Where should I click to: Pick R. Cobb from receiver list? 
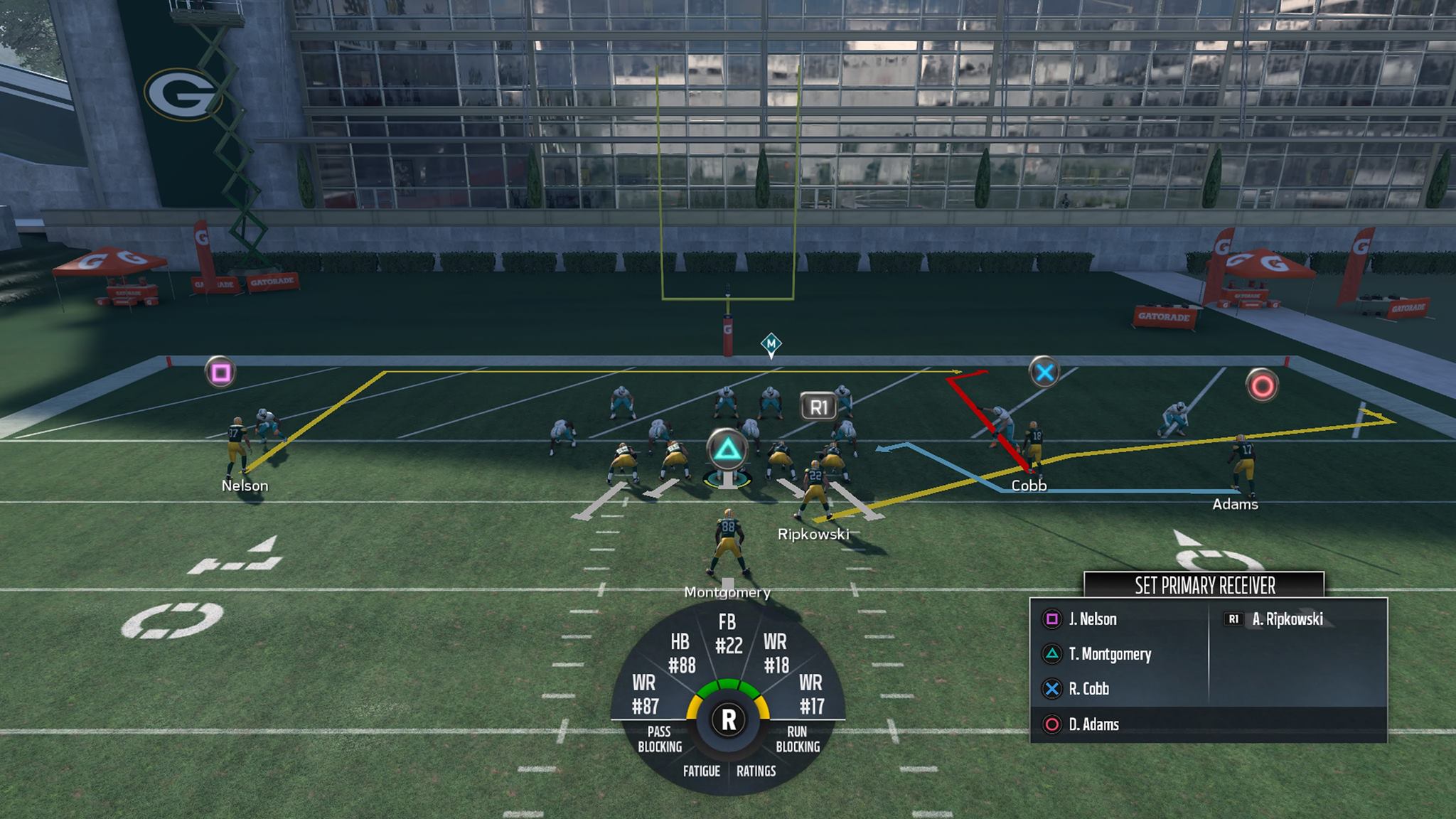1088,689
